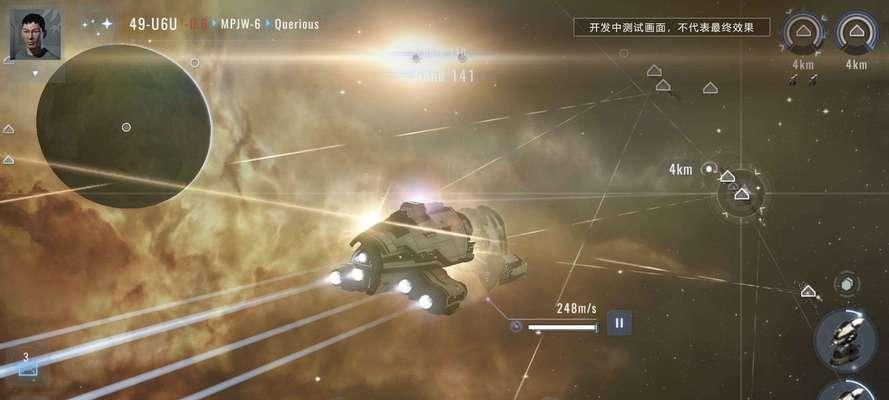Open the character portrait menu
Screen dimensions: 889x400
click(35, 33)
